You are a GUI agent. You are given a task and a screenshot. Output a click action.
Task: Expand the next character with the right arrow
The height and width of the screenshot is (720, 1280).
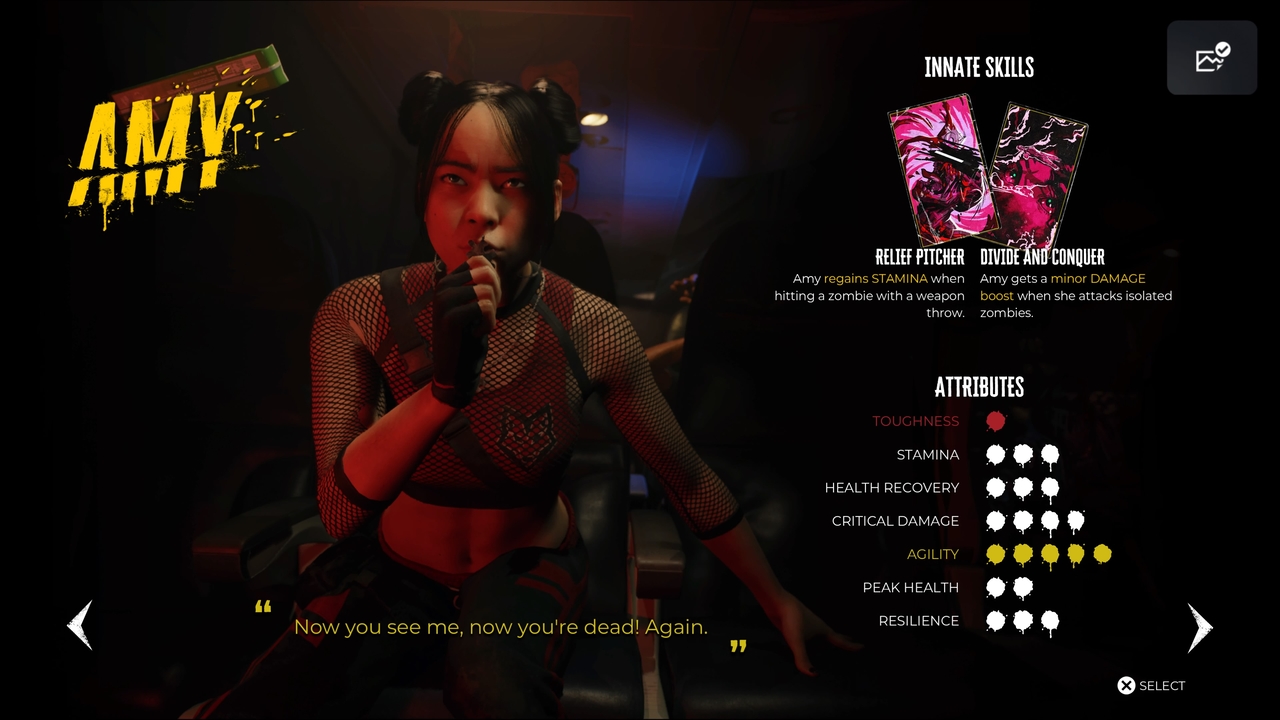point(1199,627)
